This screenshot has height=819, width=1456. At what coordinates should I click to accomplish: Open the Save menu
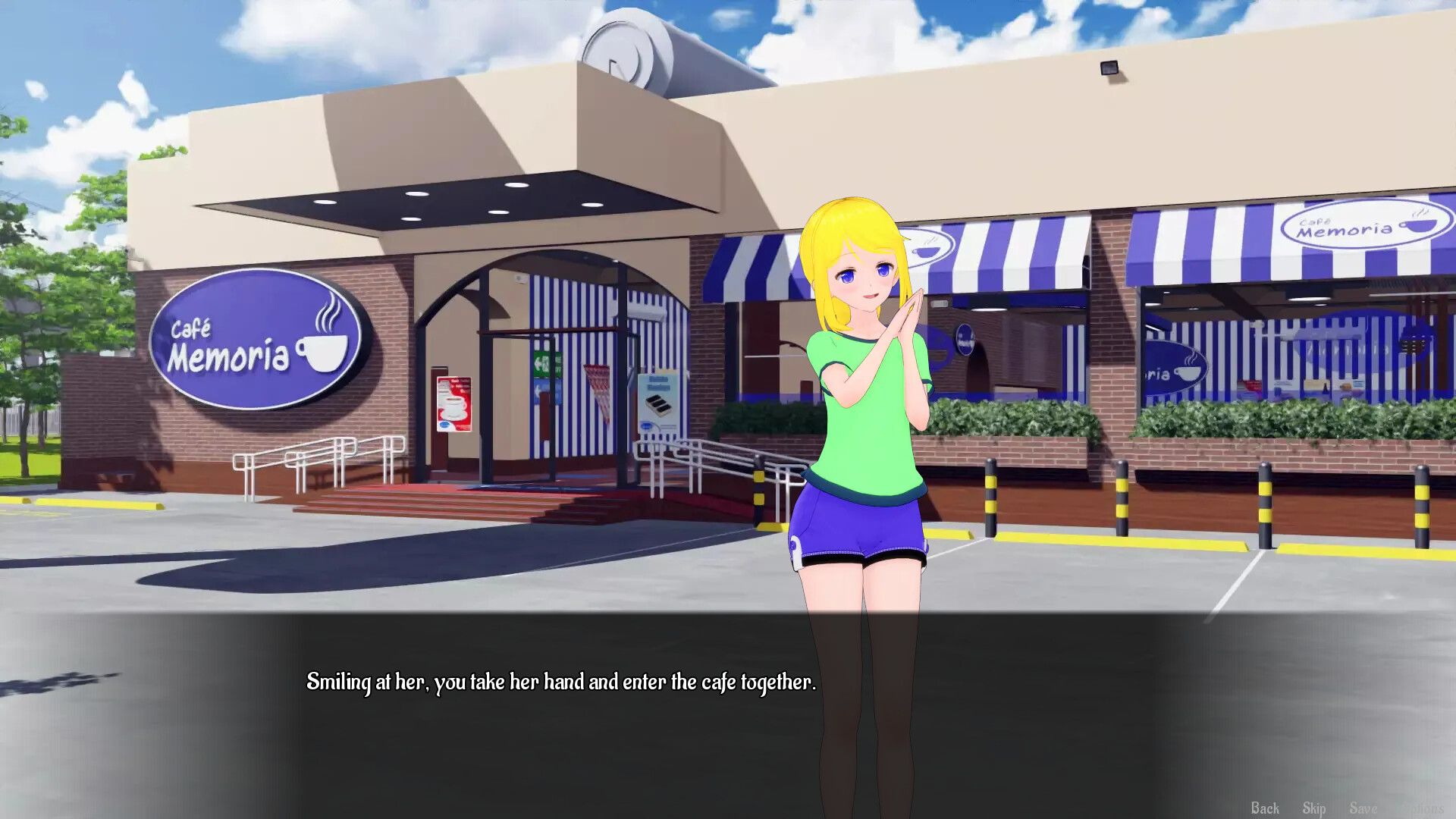click(x=1363, y=808)
